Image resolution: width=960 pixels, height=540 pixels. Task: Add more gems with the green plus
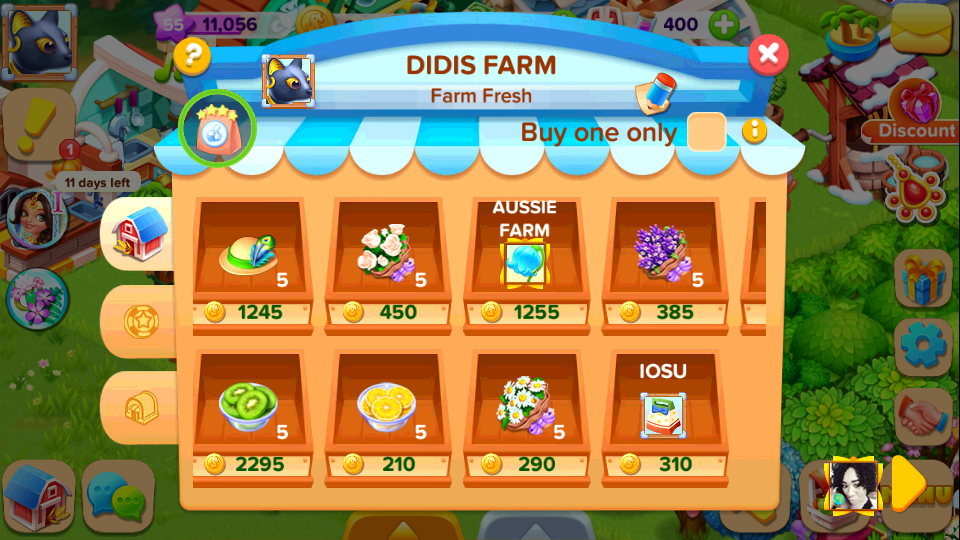coord(722,24)
